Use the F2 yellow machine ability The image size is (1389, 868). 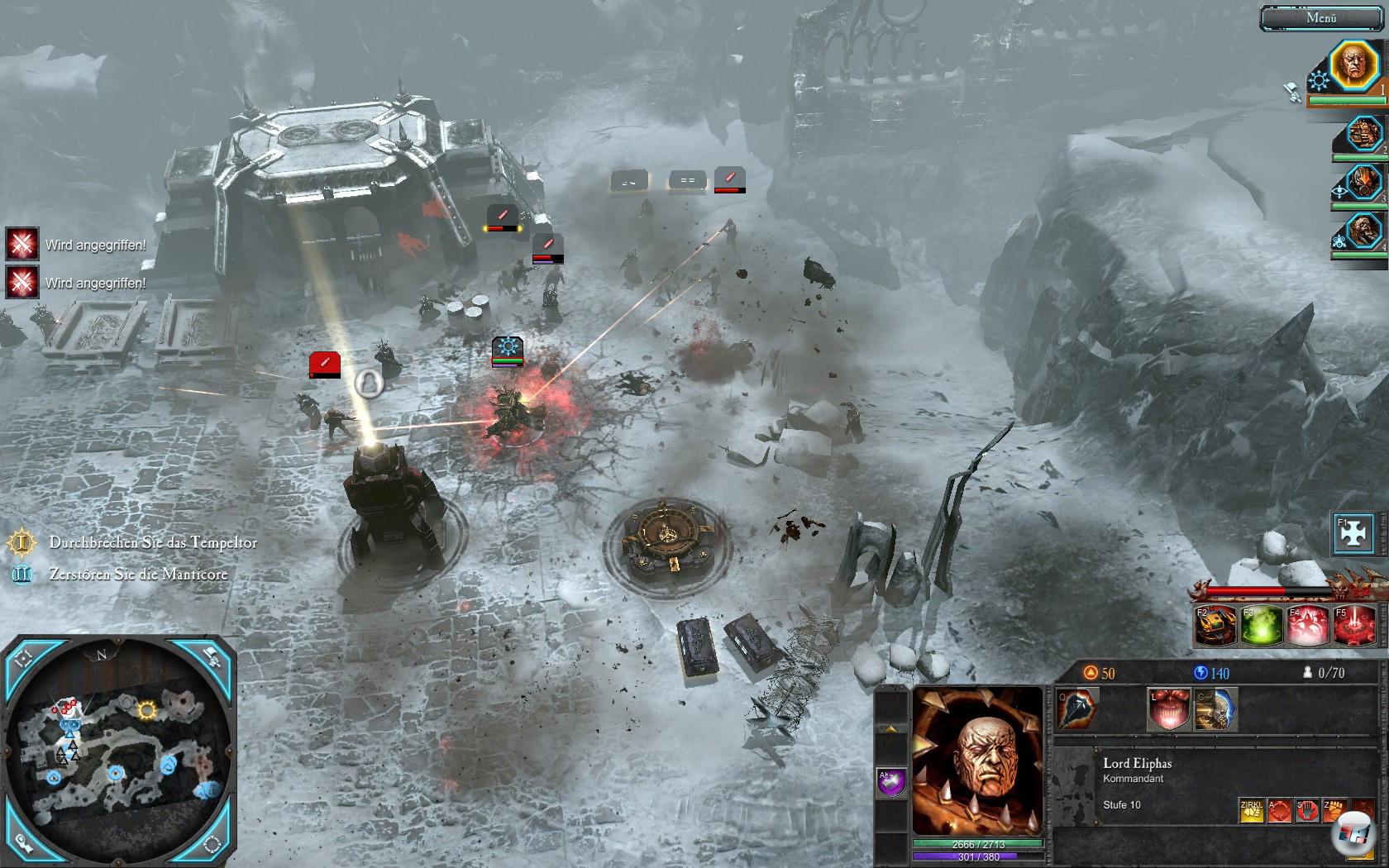(x=1216, y=626)
